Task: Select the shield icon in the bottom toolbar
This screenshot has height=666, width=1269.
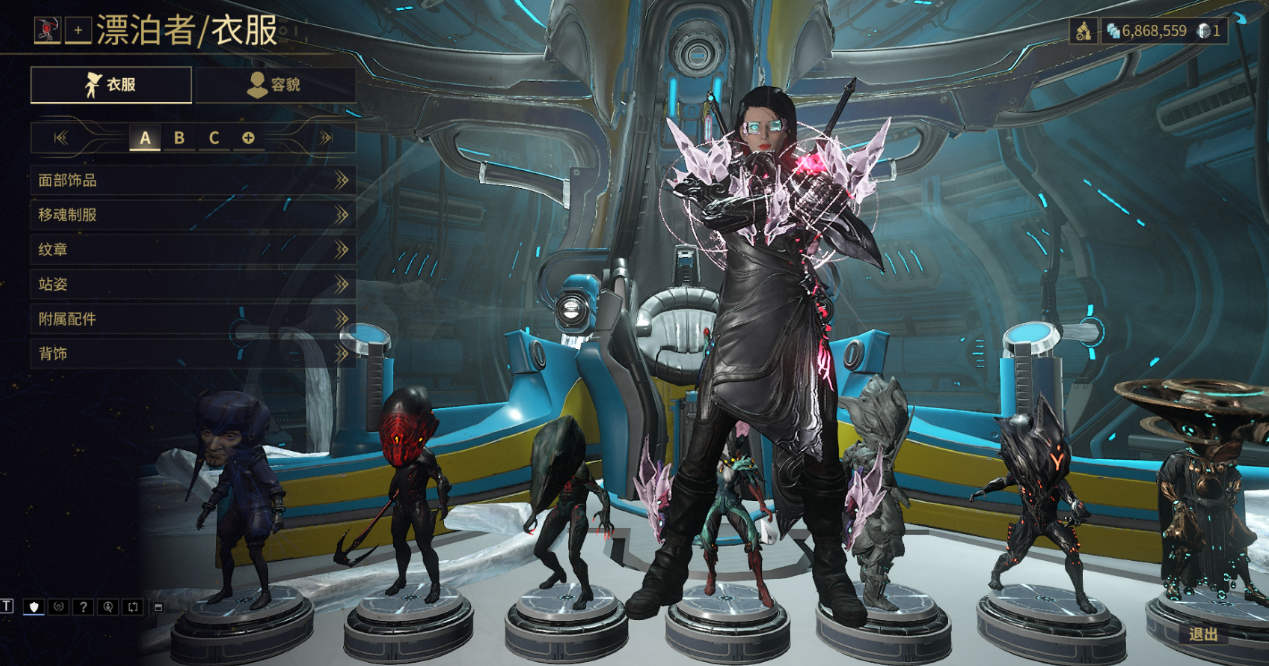Action: click(x=34, y=607)
